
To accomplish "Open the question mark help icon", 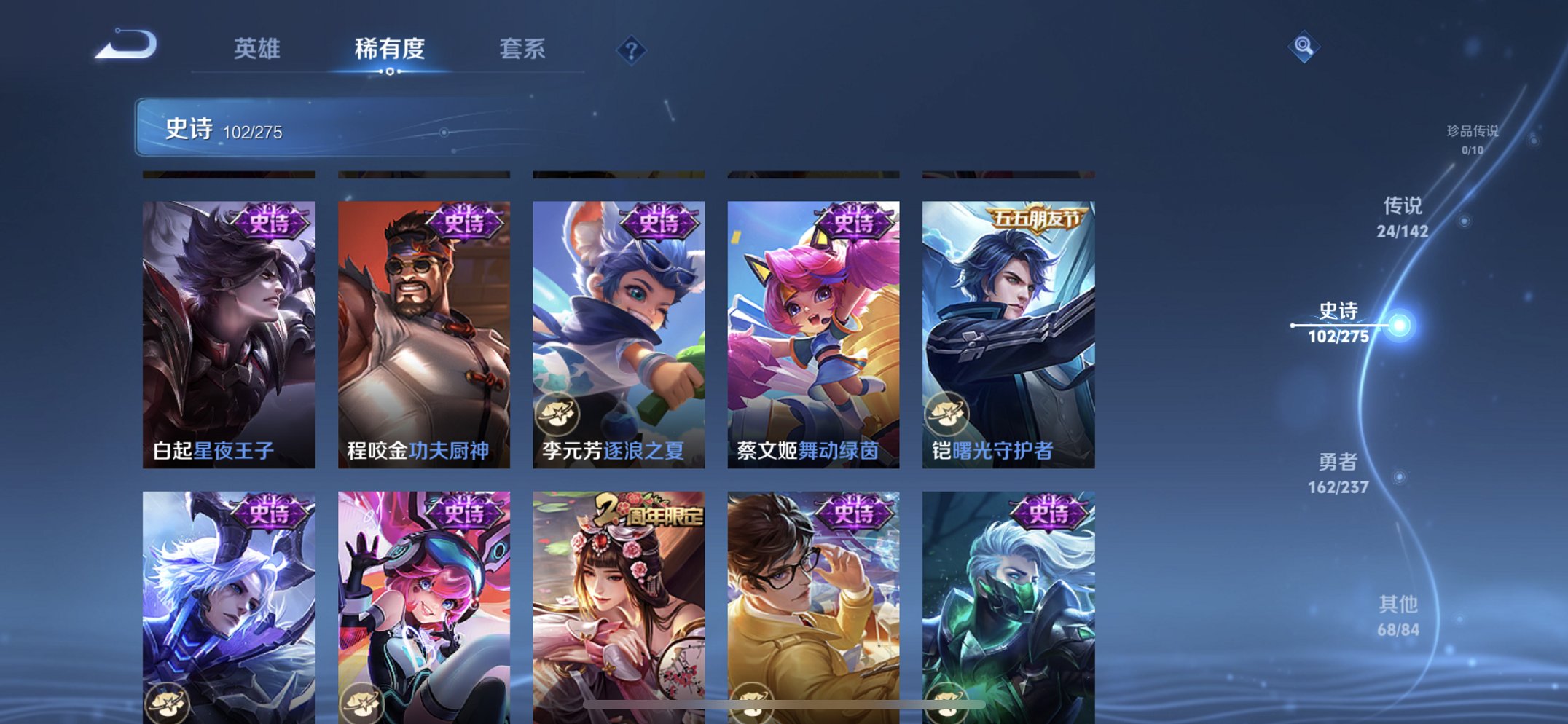I will pos(632,50).
